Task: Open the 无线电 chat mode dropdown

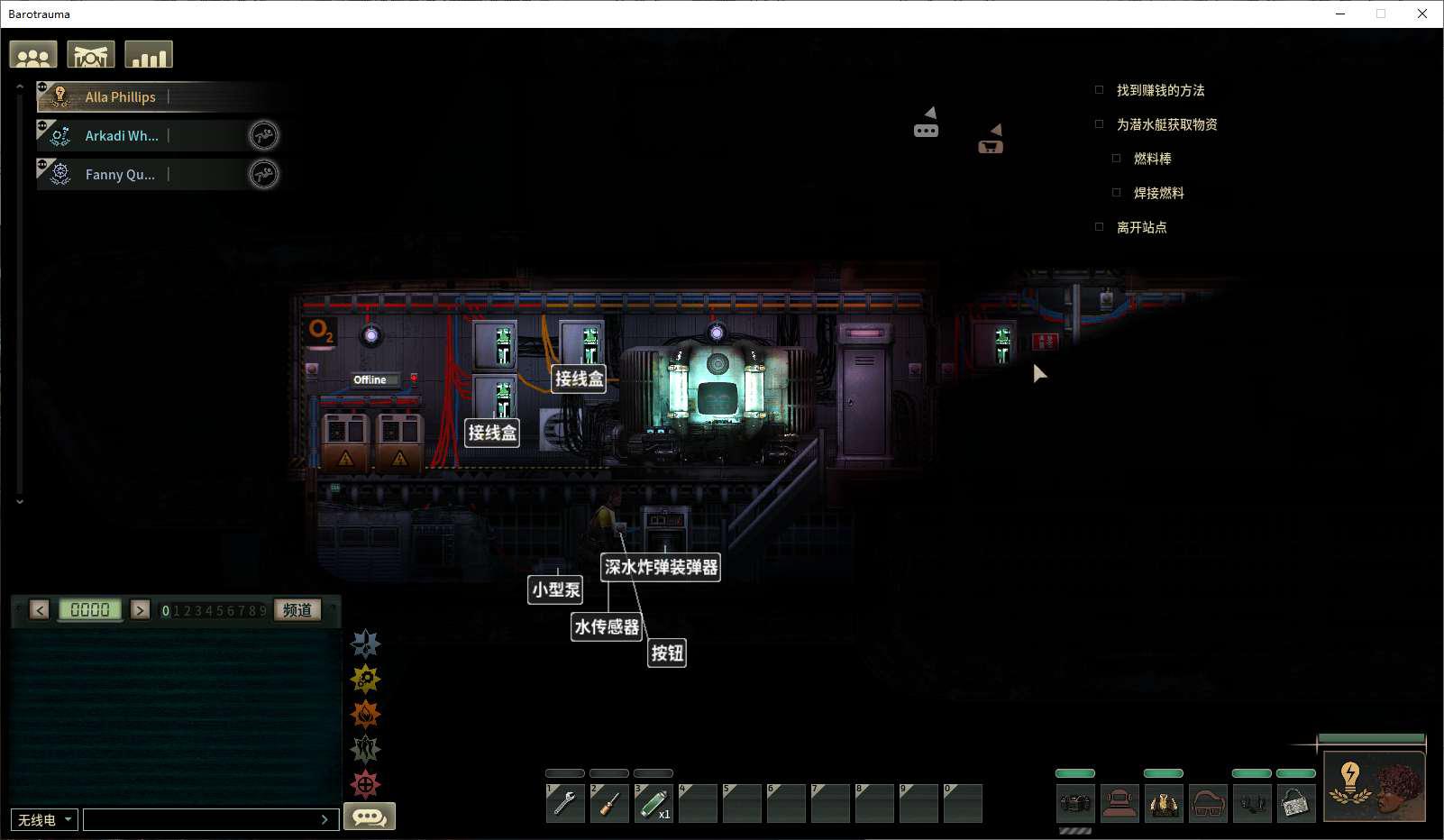Action: pyautogui.click(x=44, y=819)
